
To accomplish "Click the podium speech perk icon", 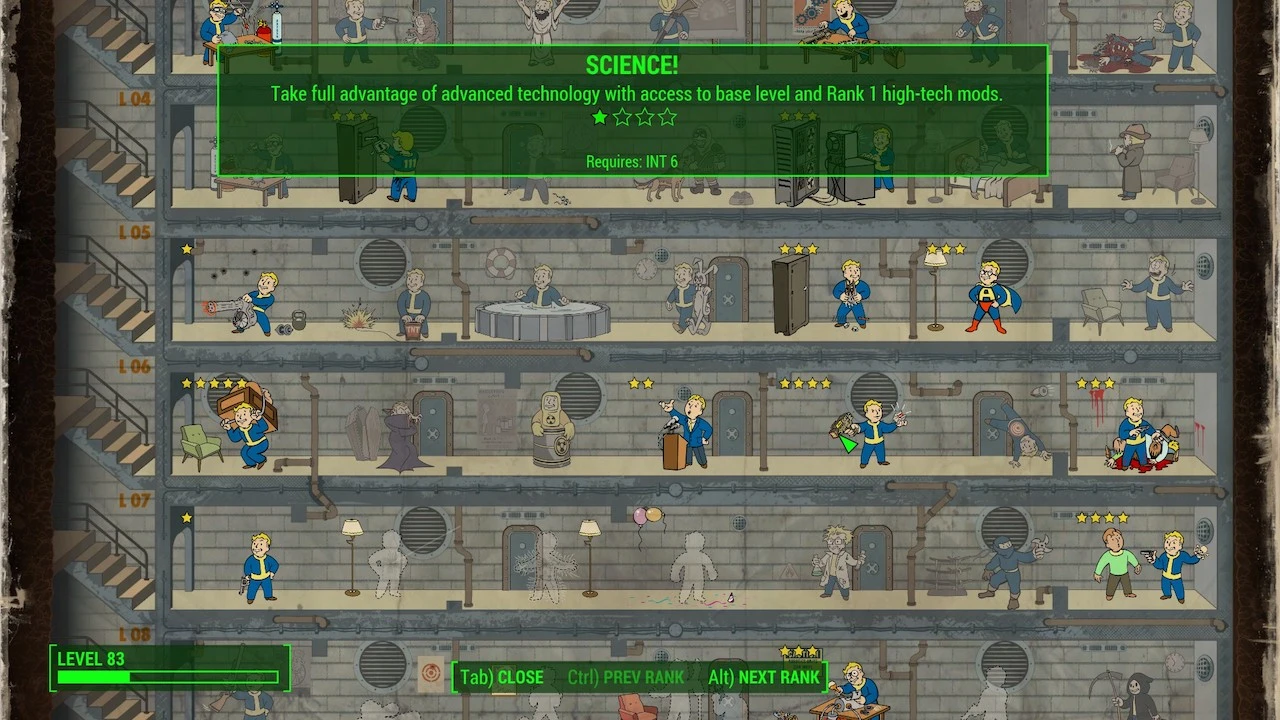I will click(690, 430).
